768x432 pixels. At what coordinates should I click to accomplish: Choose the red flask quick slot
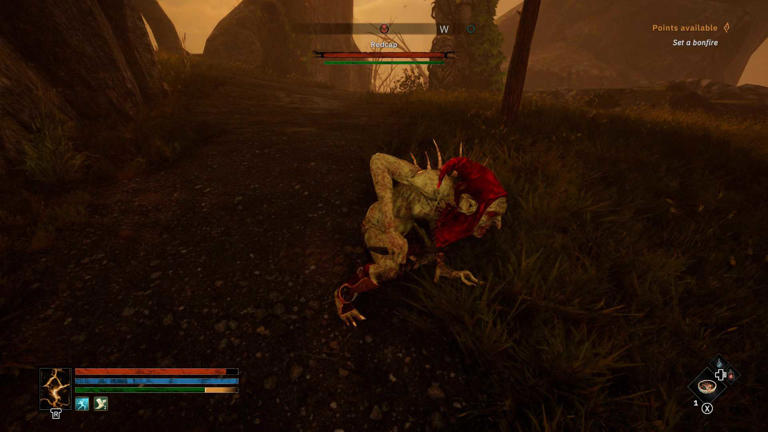(733, 376)
